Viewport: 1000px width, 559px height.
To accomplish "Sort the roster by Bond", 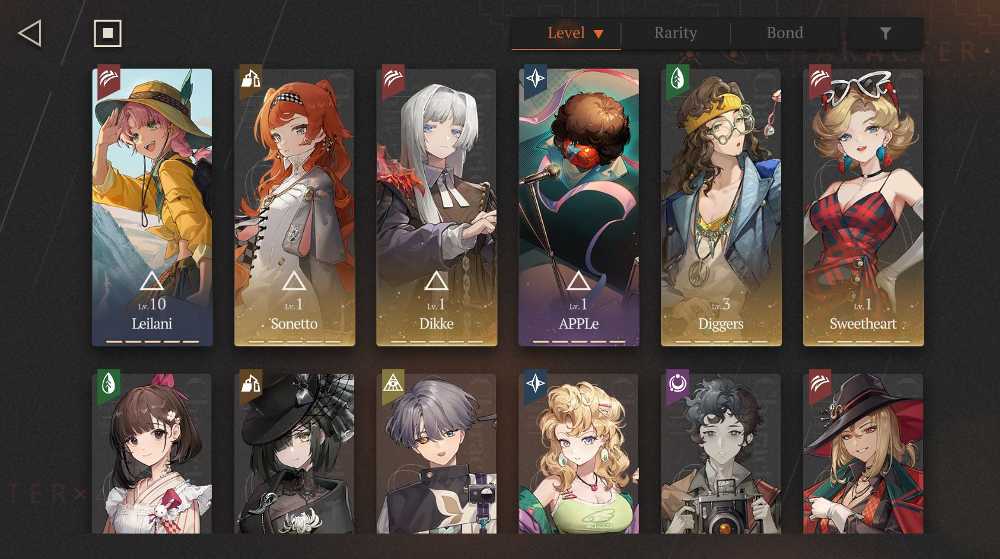I will coord(785,34).
